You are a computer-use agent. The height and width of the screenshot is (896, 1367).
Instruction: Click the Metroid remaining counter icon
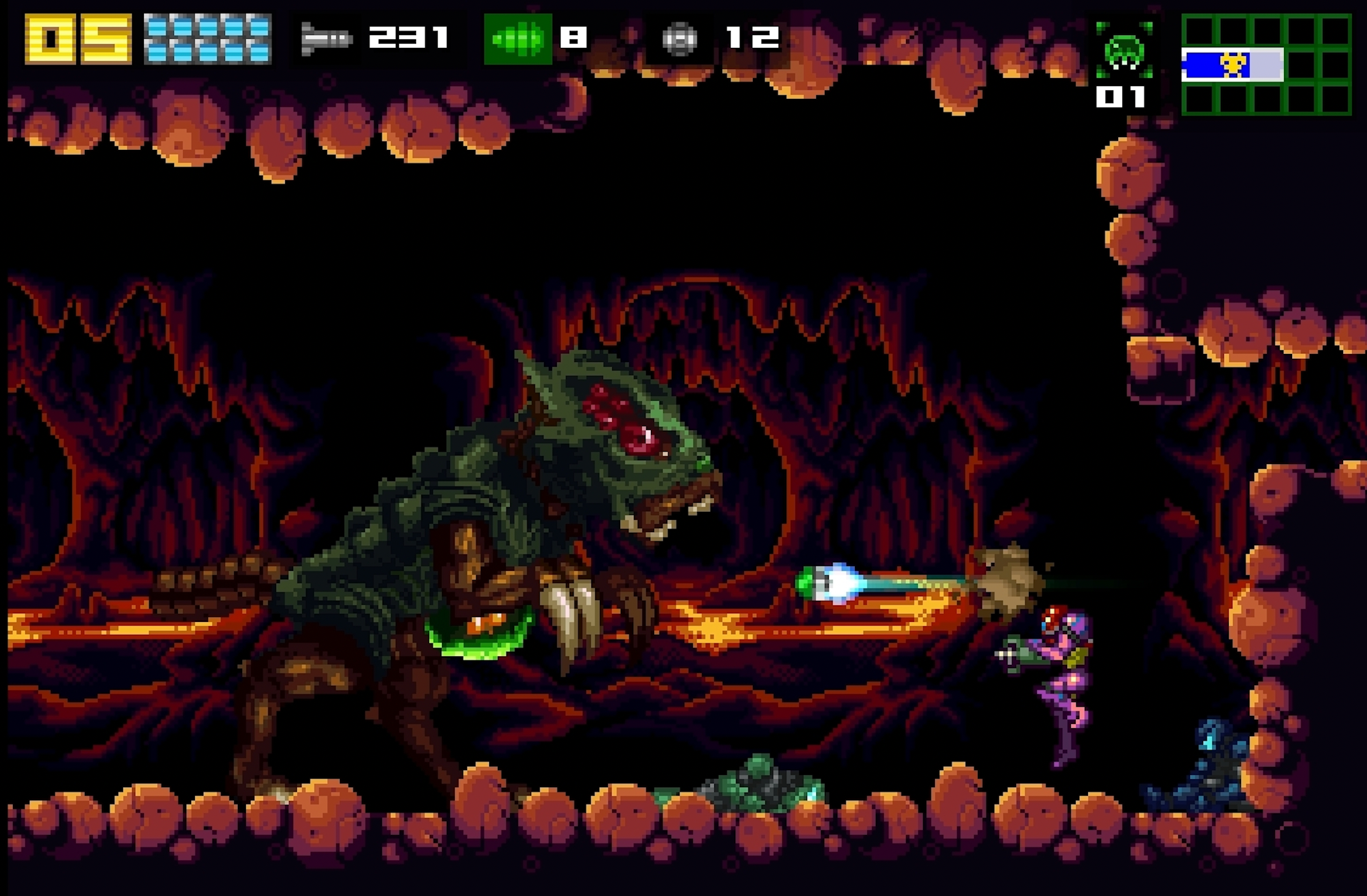pyautogui.click(x=1124, y=52)
